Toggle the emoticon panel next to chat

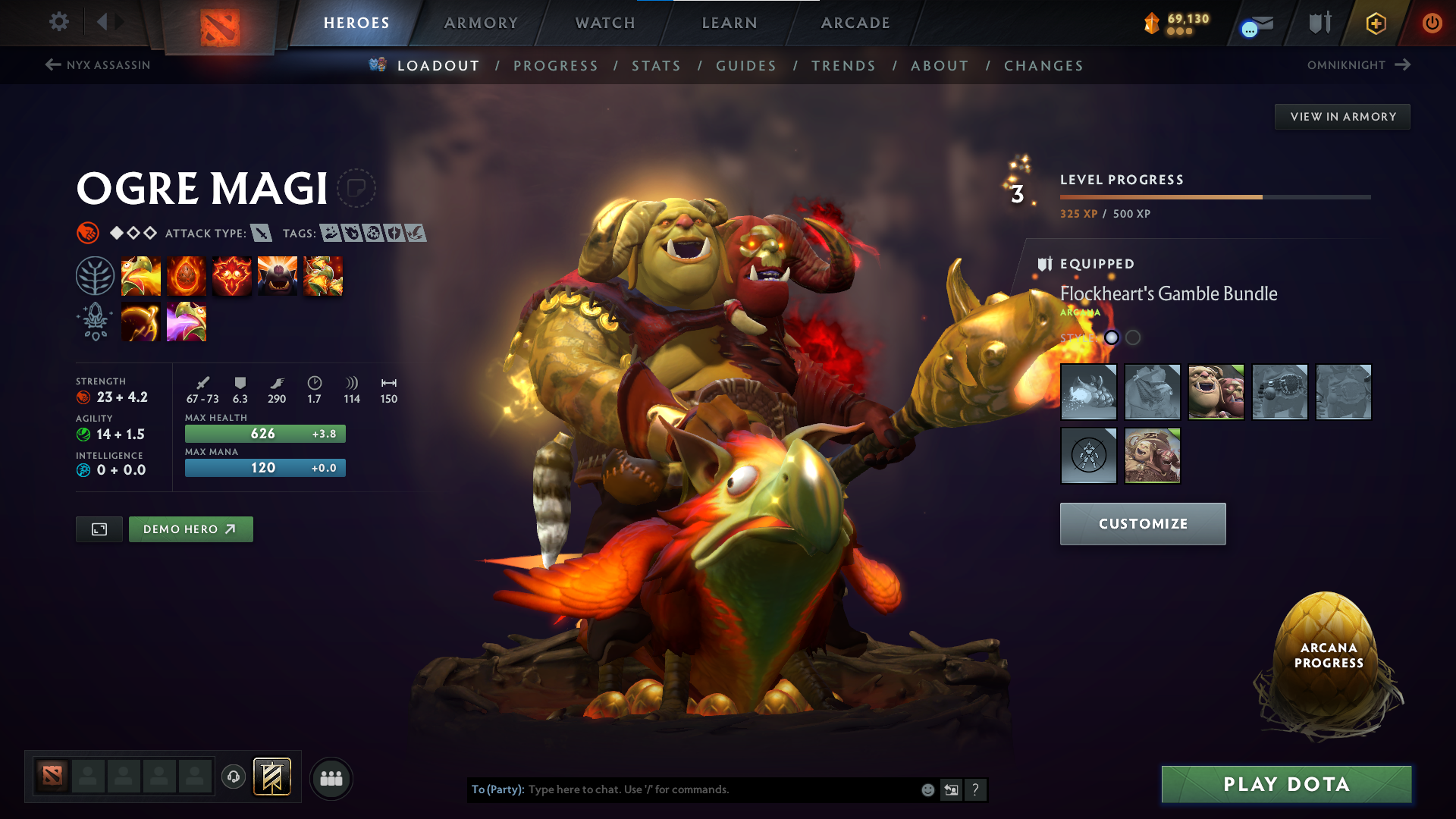point(927,789)
